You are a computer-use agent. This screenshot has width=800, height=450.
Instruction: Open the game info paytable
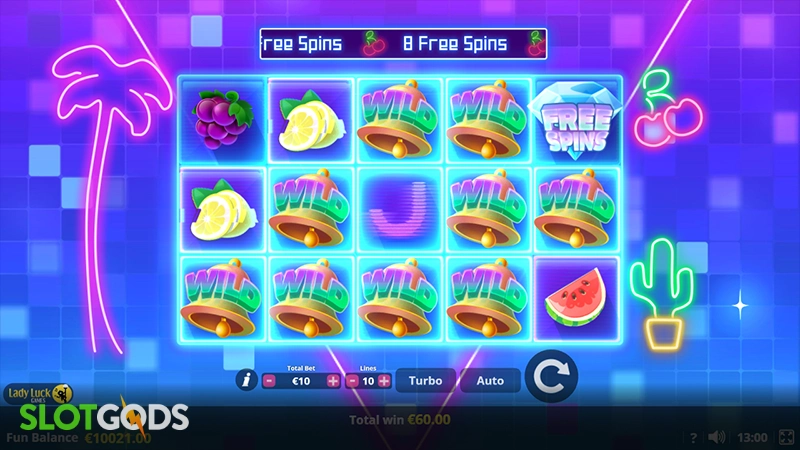(x=245, y=380)
